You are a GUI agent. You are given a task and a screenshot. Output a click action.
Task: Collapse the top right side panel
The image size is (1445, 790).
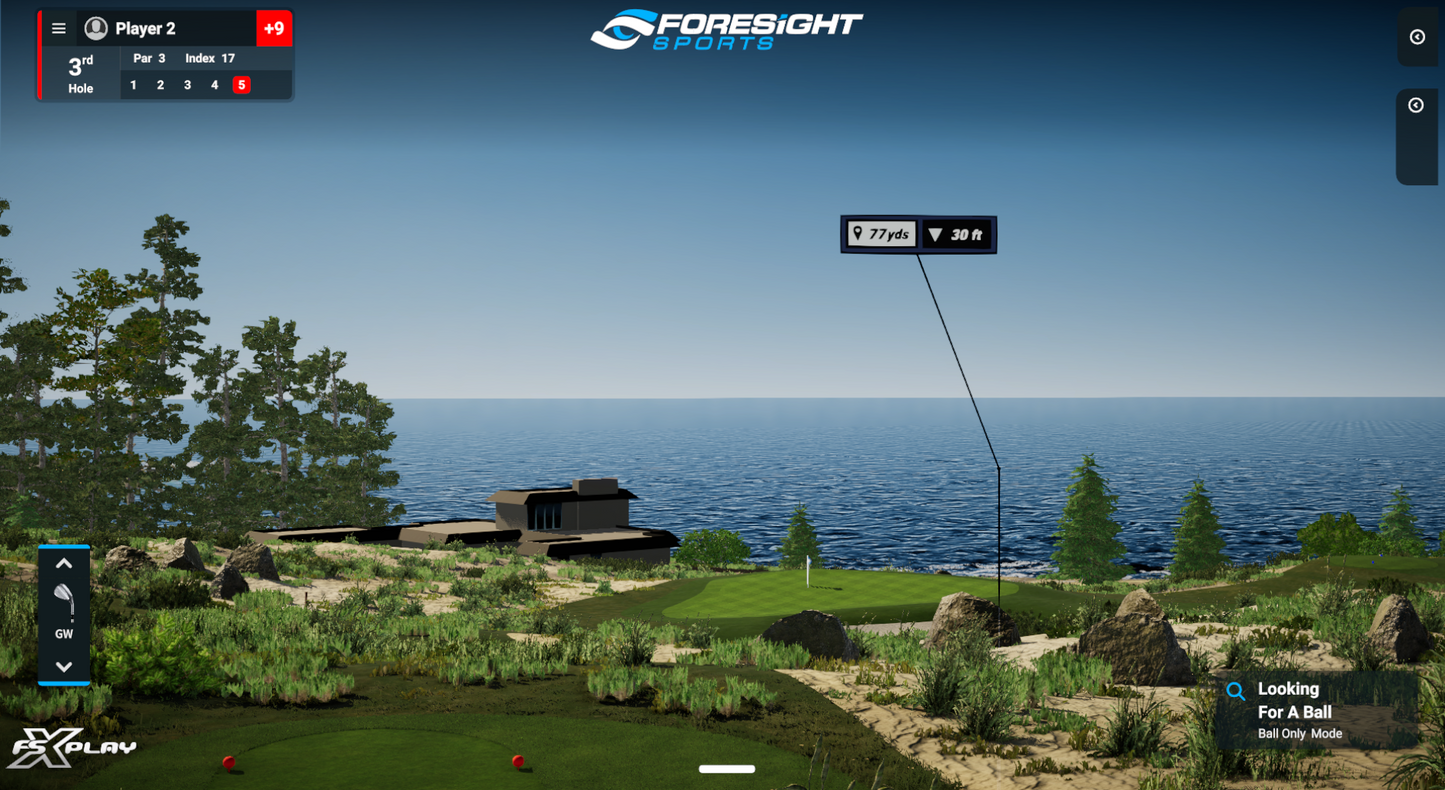[1416, 37]
